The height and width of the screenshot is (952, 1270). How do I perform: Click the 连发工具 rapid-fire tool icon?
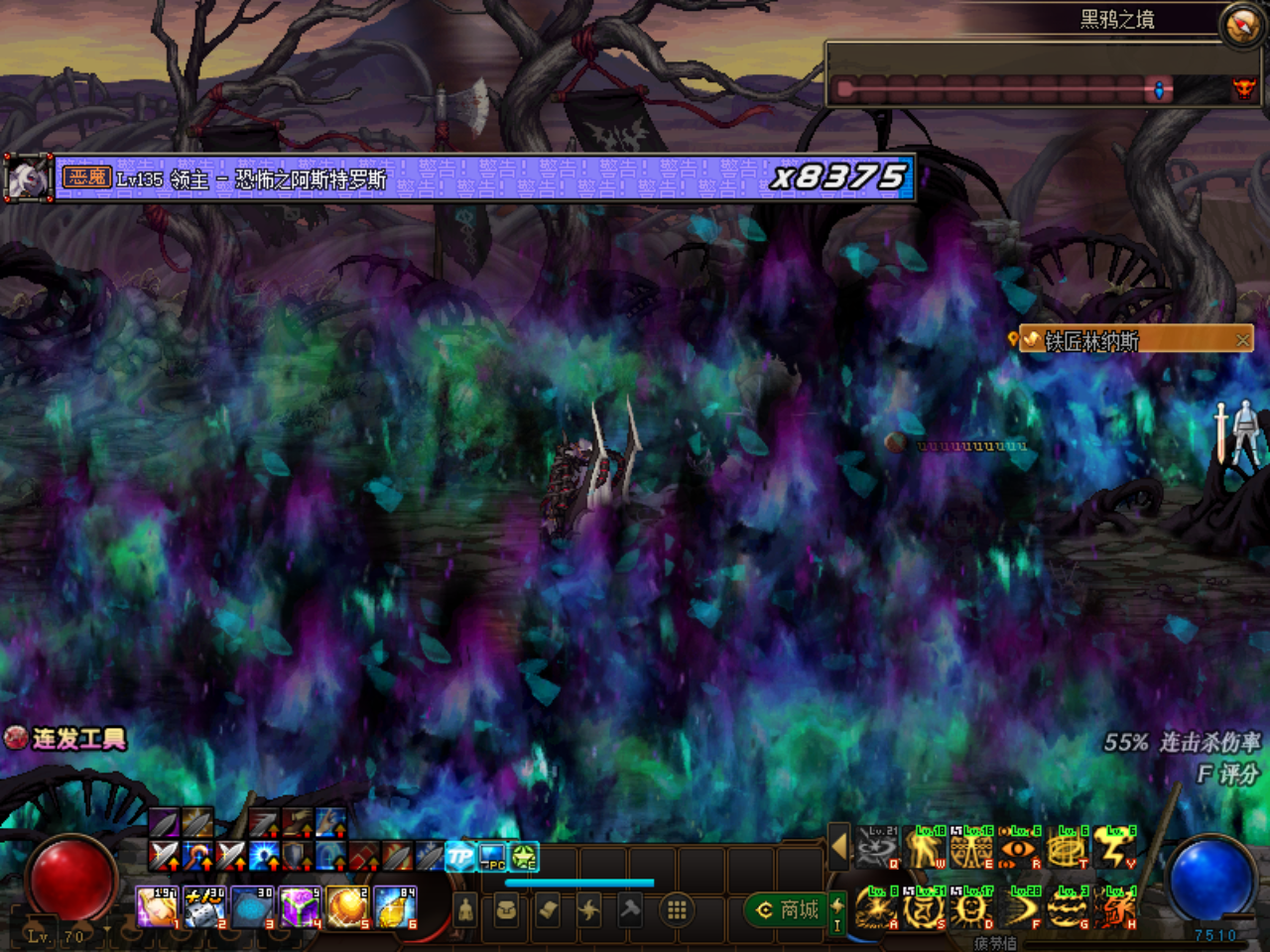click(16, 739)
